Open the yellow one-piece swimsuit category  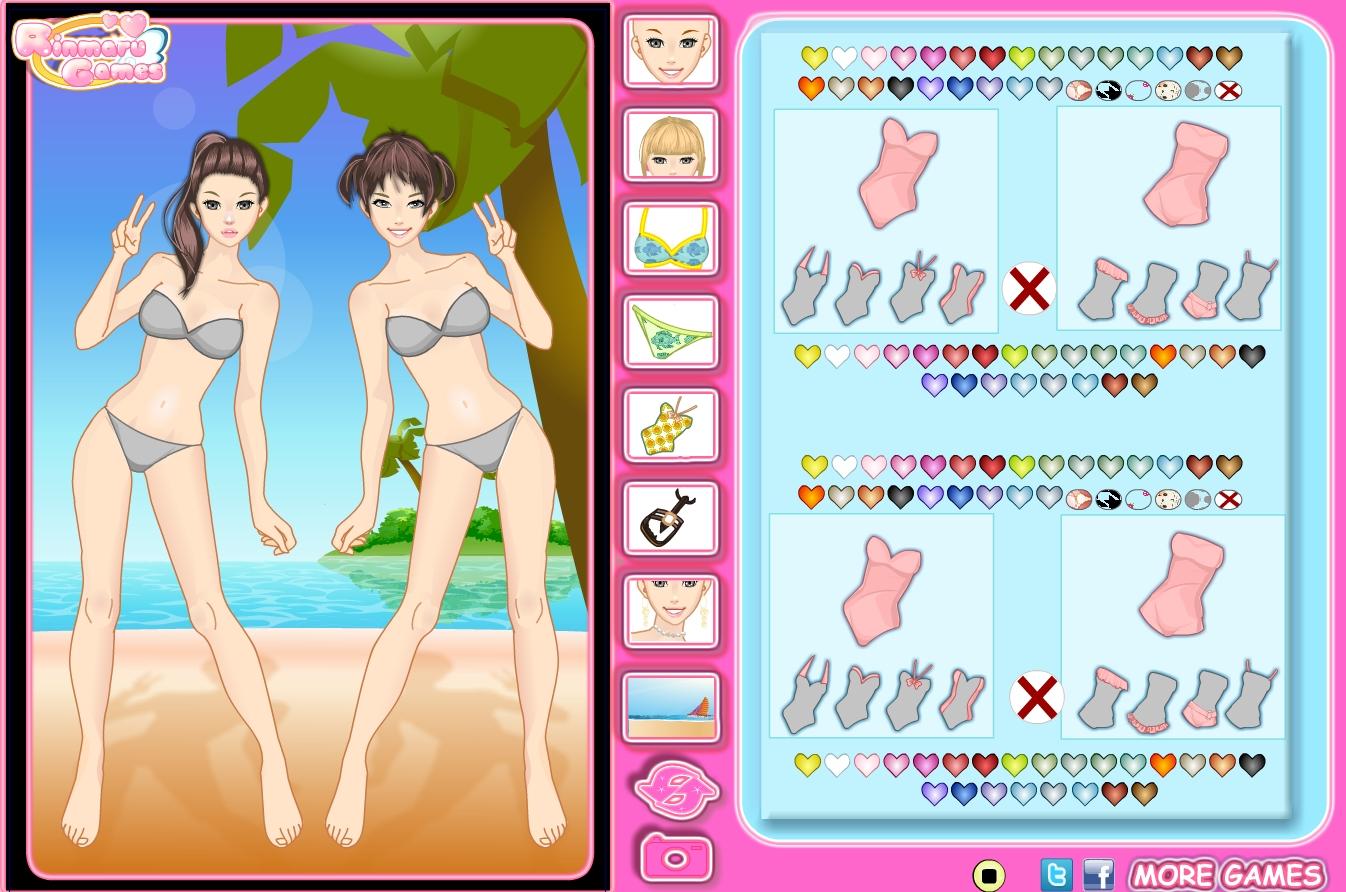point(671,425)
